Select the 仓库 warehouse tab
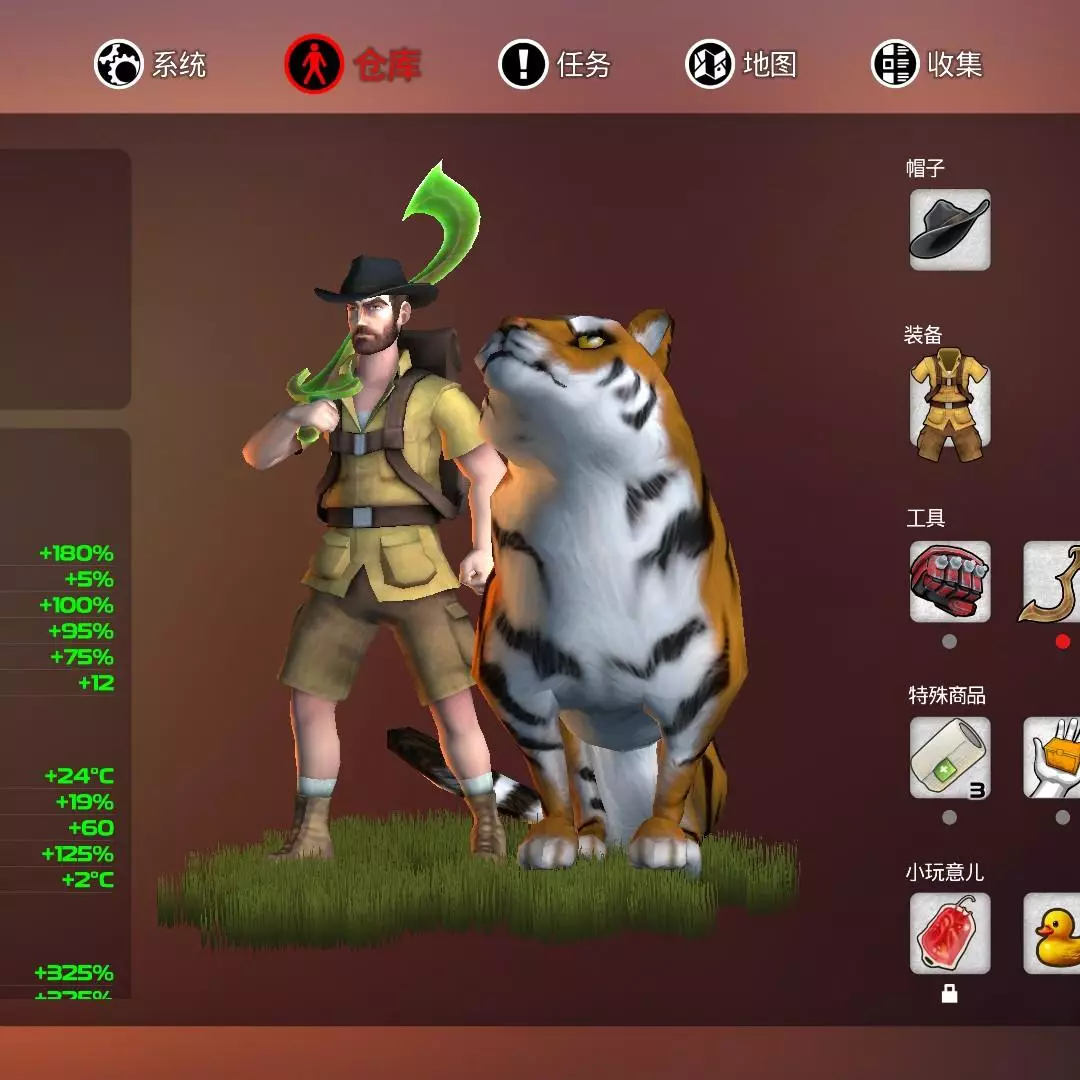 tap(352, 65)
